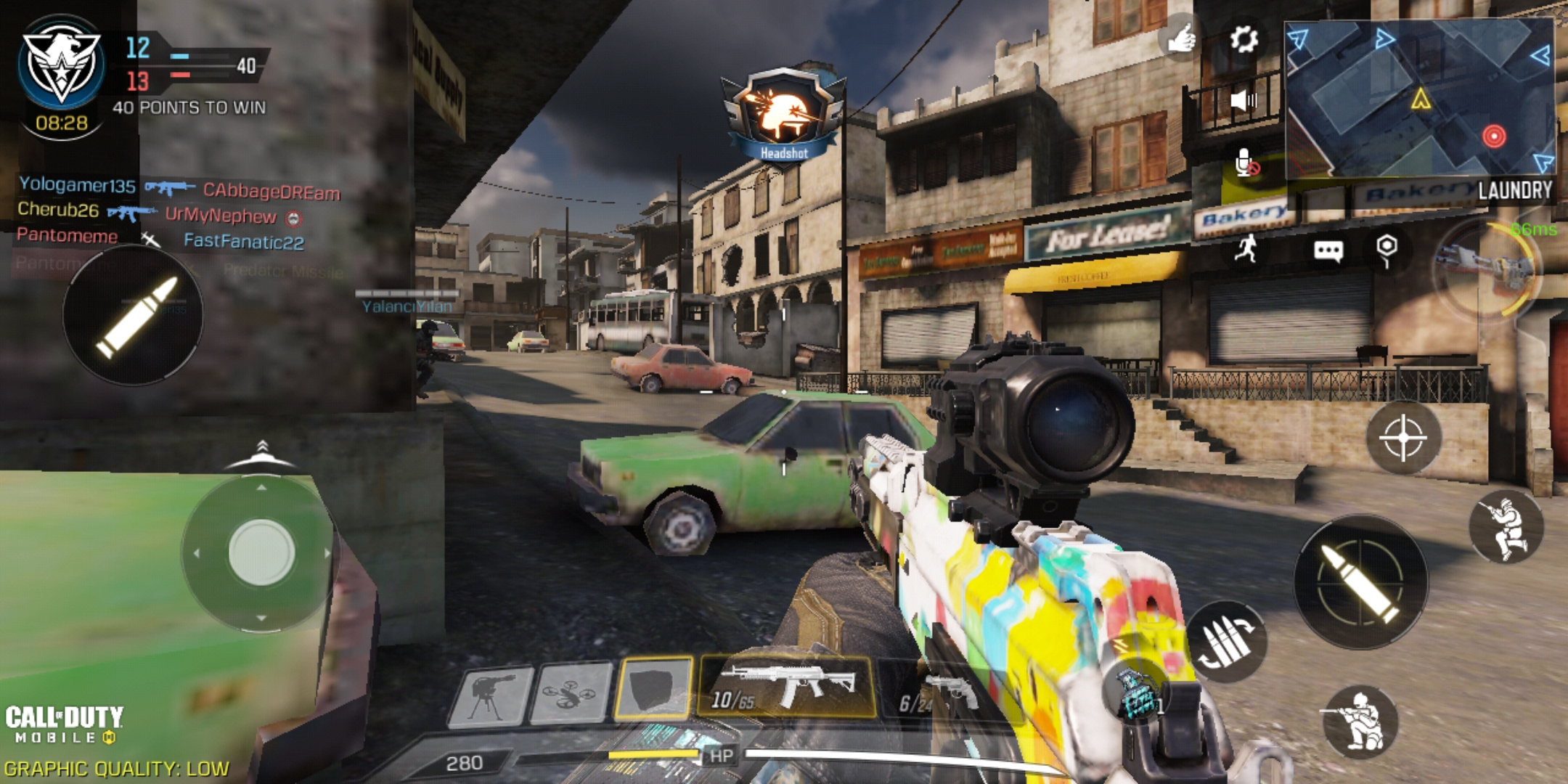
Task: Reload with the three-bullets button
Action: [1226, 642]
